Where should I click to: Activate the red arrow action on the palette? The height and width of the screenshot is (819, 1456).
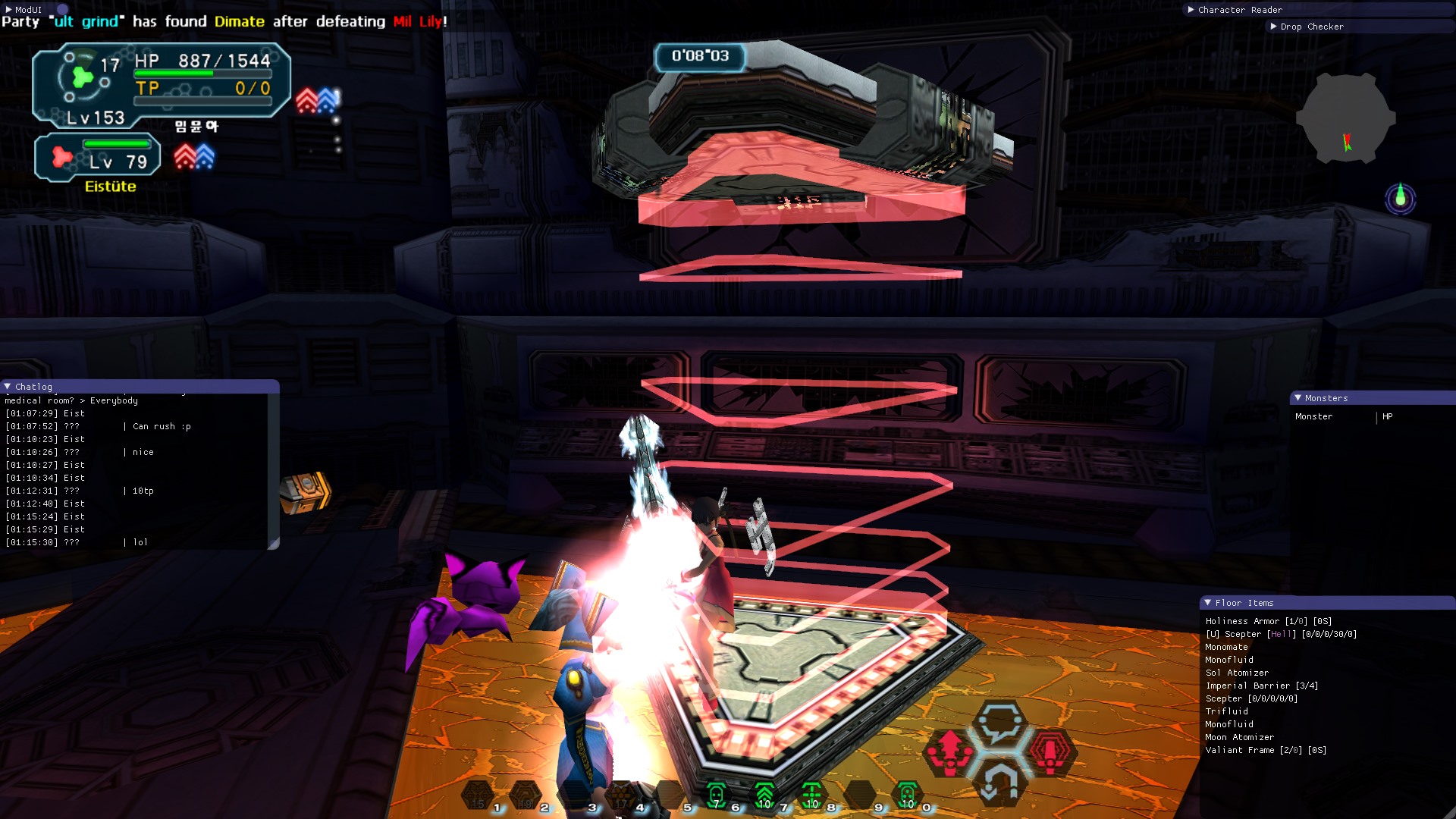[949, 752]
